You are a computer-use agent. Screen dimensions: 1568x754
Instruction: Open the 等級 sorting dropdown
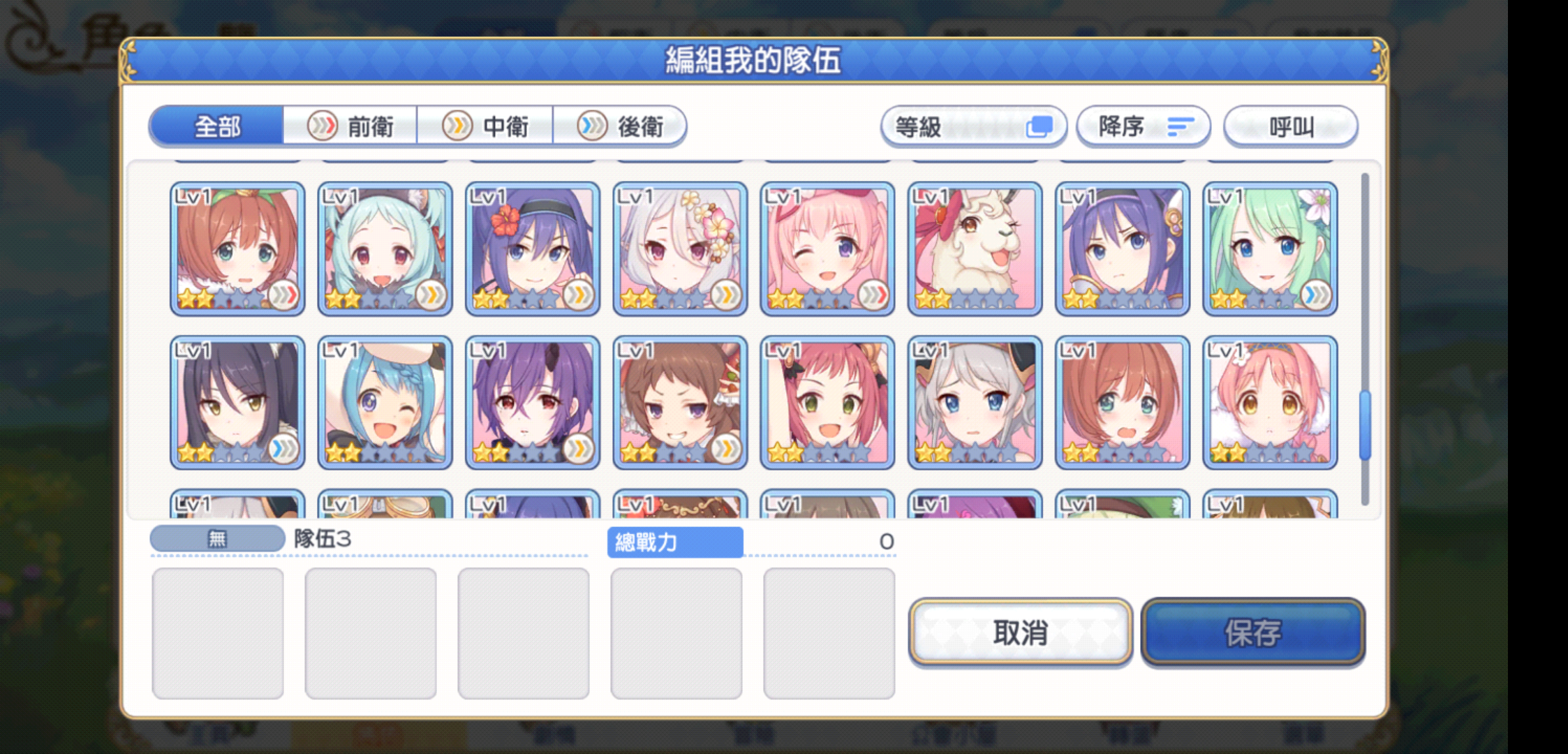(x=974, y=126)
